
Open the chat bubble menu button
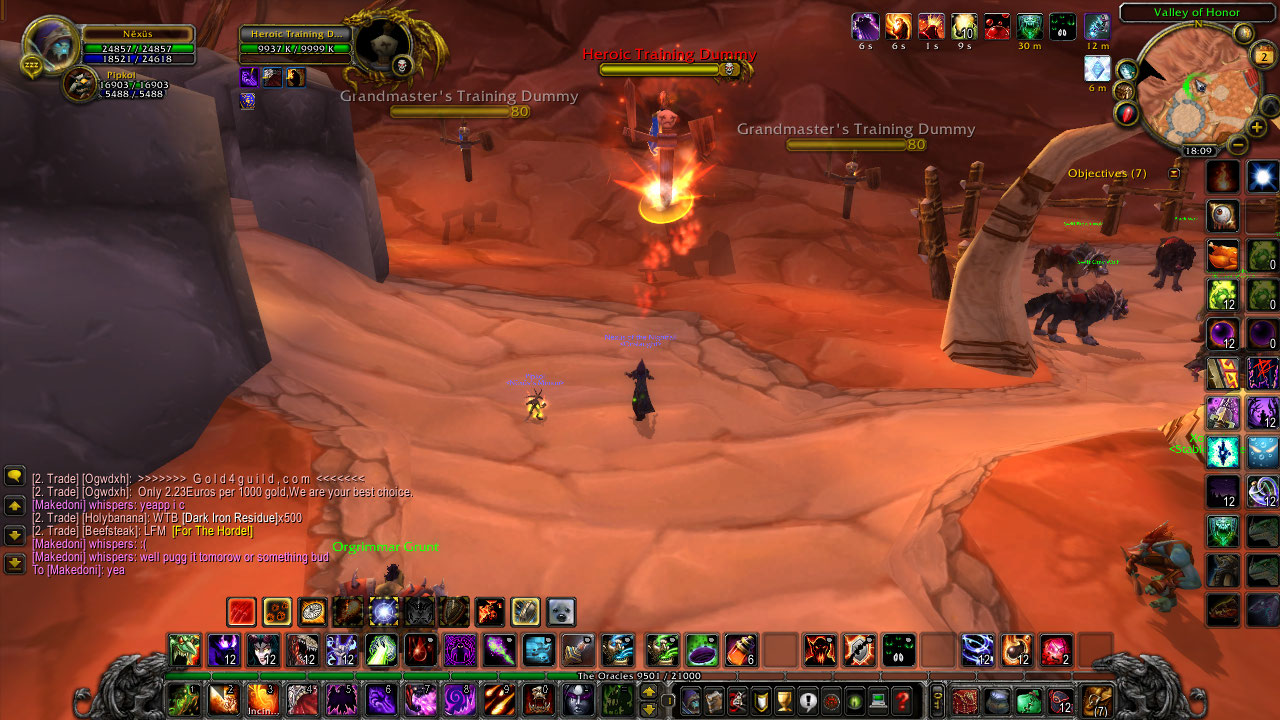point(15,476)
